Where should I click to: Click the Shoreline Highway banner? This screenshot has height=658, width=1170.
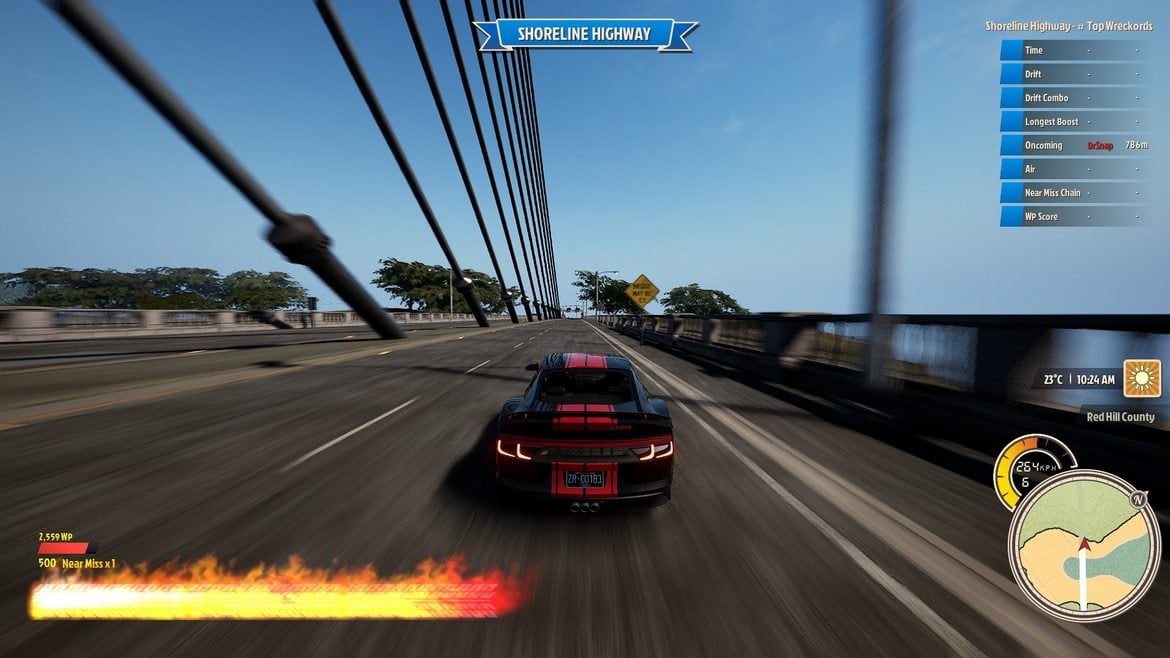pyautogui.click(x=584, y=34)
